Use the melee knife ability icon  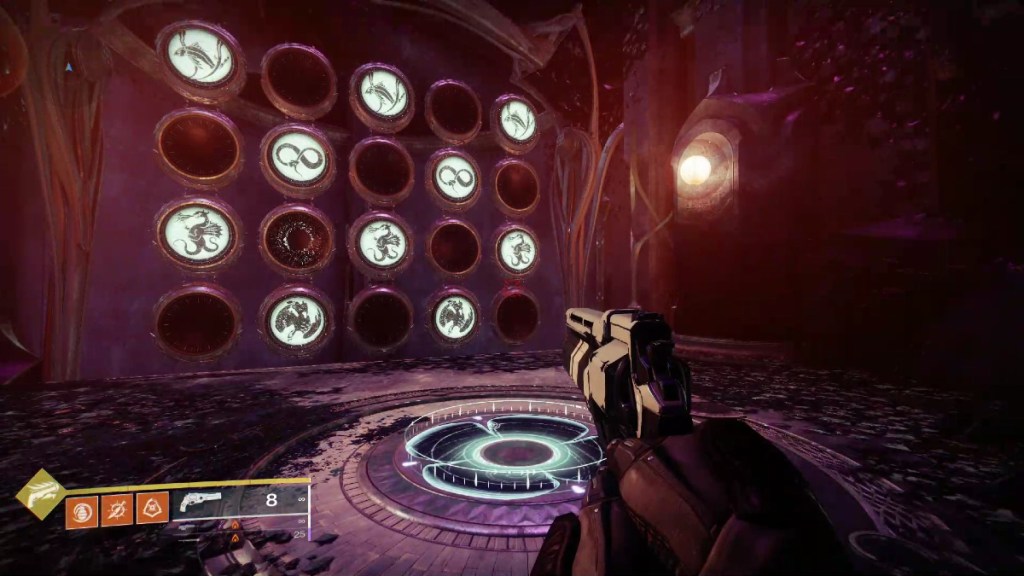117,510
